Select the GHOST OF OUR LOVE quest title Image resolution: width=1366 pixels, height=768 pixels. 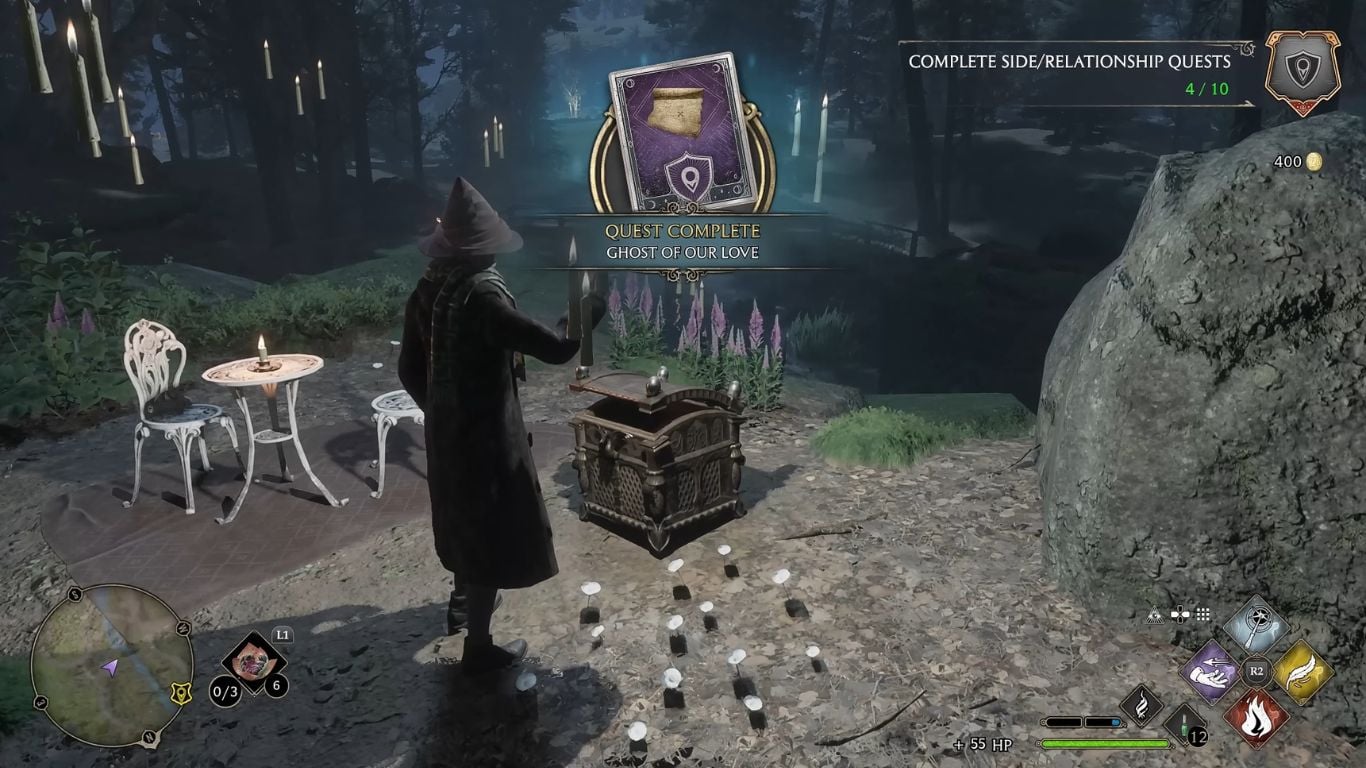coord(683,254)
